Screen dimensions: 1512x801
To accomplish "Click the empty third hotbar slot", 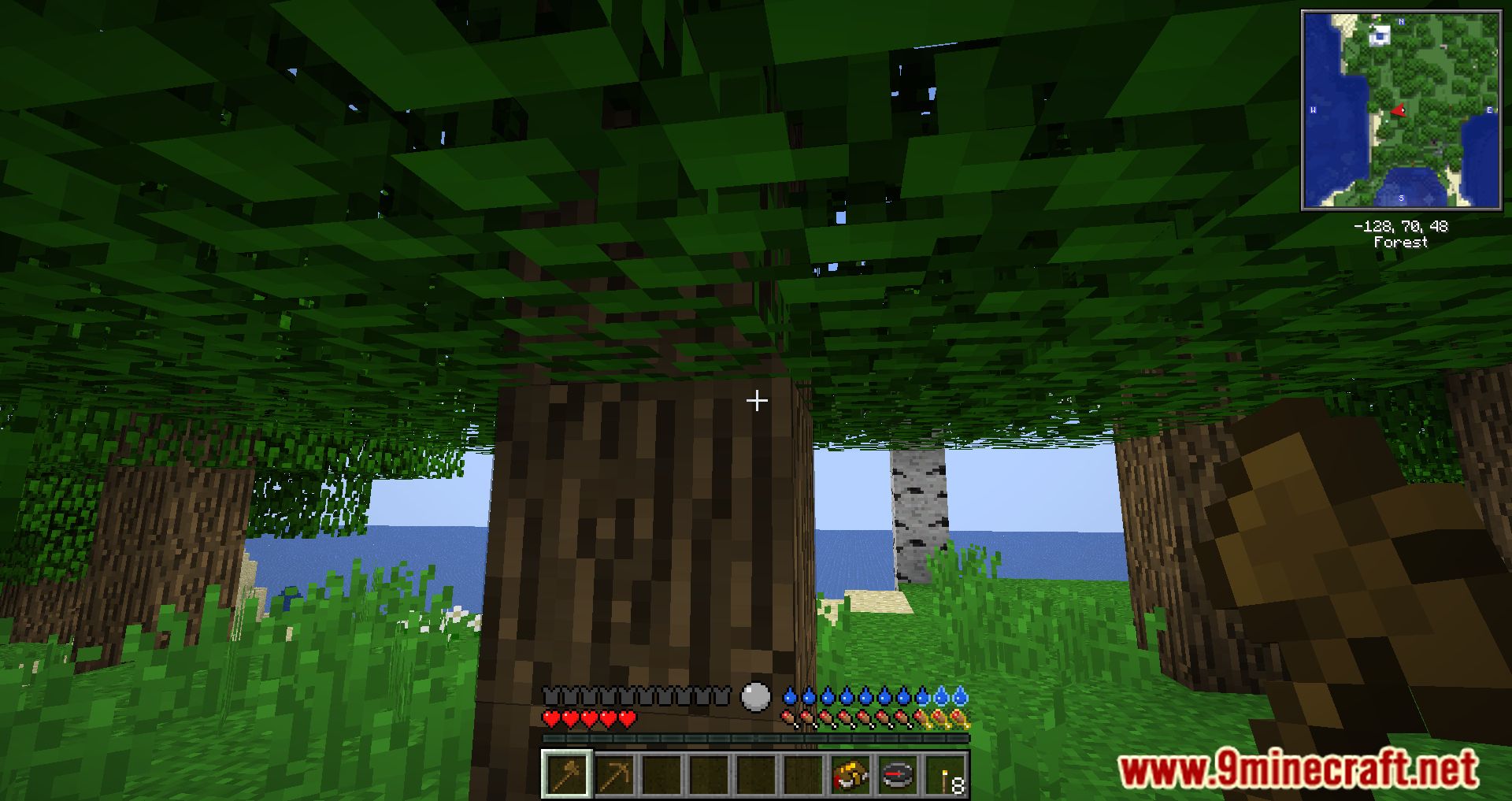I will click(x=663, y=777).
